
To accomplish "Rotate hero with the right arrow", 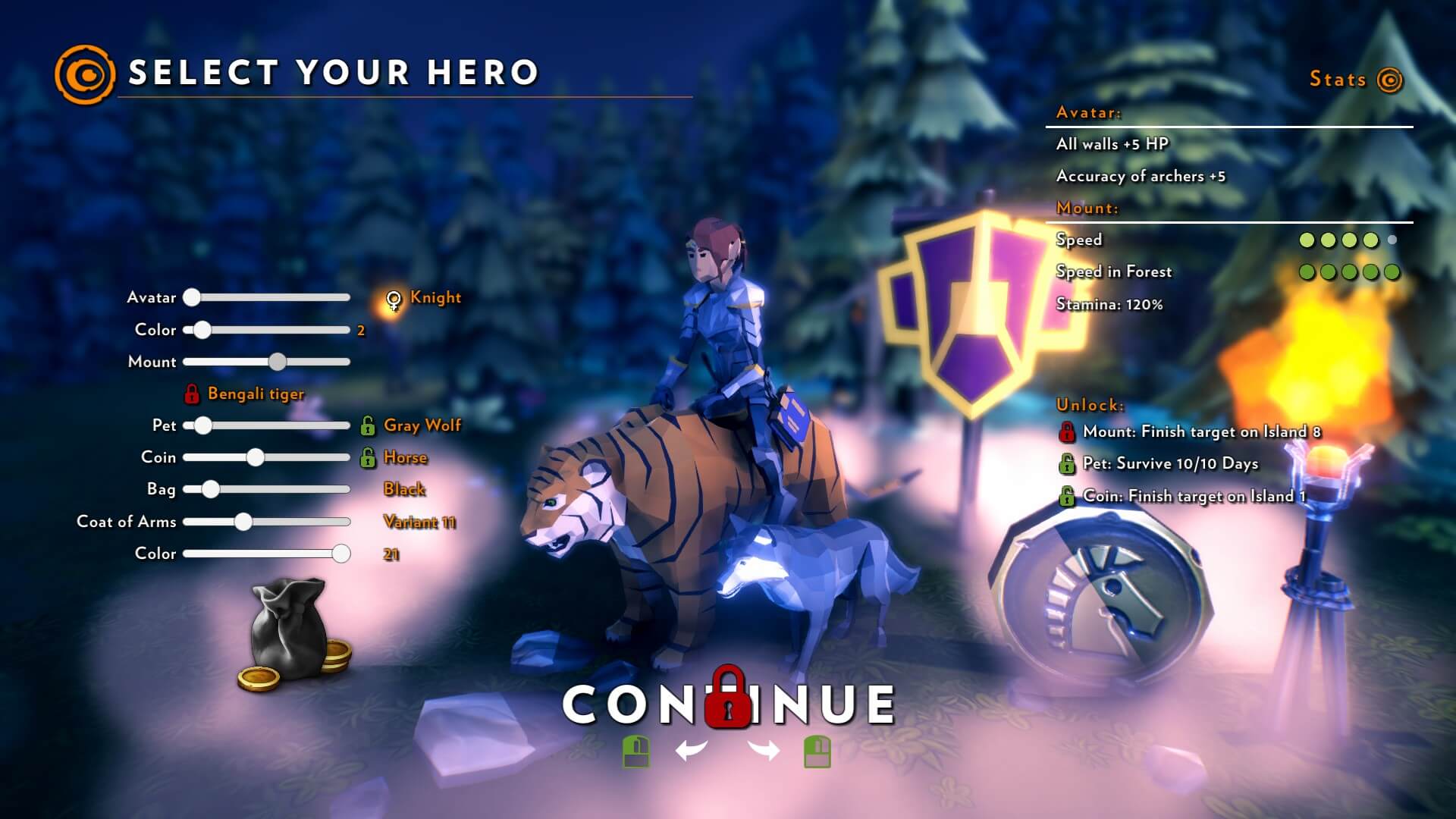I will pyautogui.click(x=764, y=751).
